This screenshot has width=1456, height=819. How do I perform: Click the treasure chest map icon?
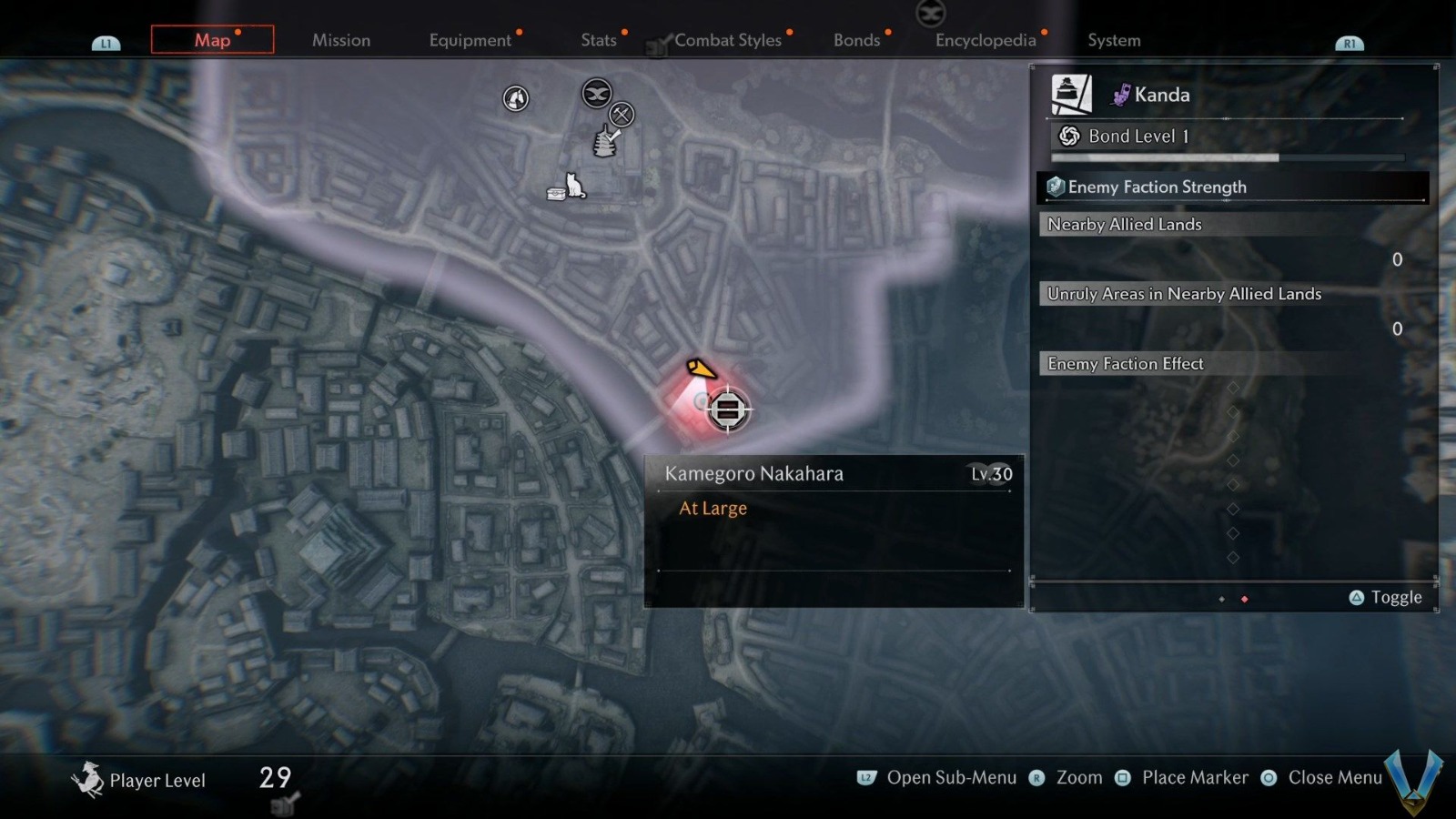click(x=556, y=193)
